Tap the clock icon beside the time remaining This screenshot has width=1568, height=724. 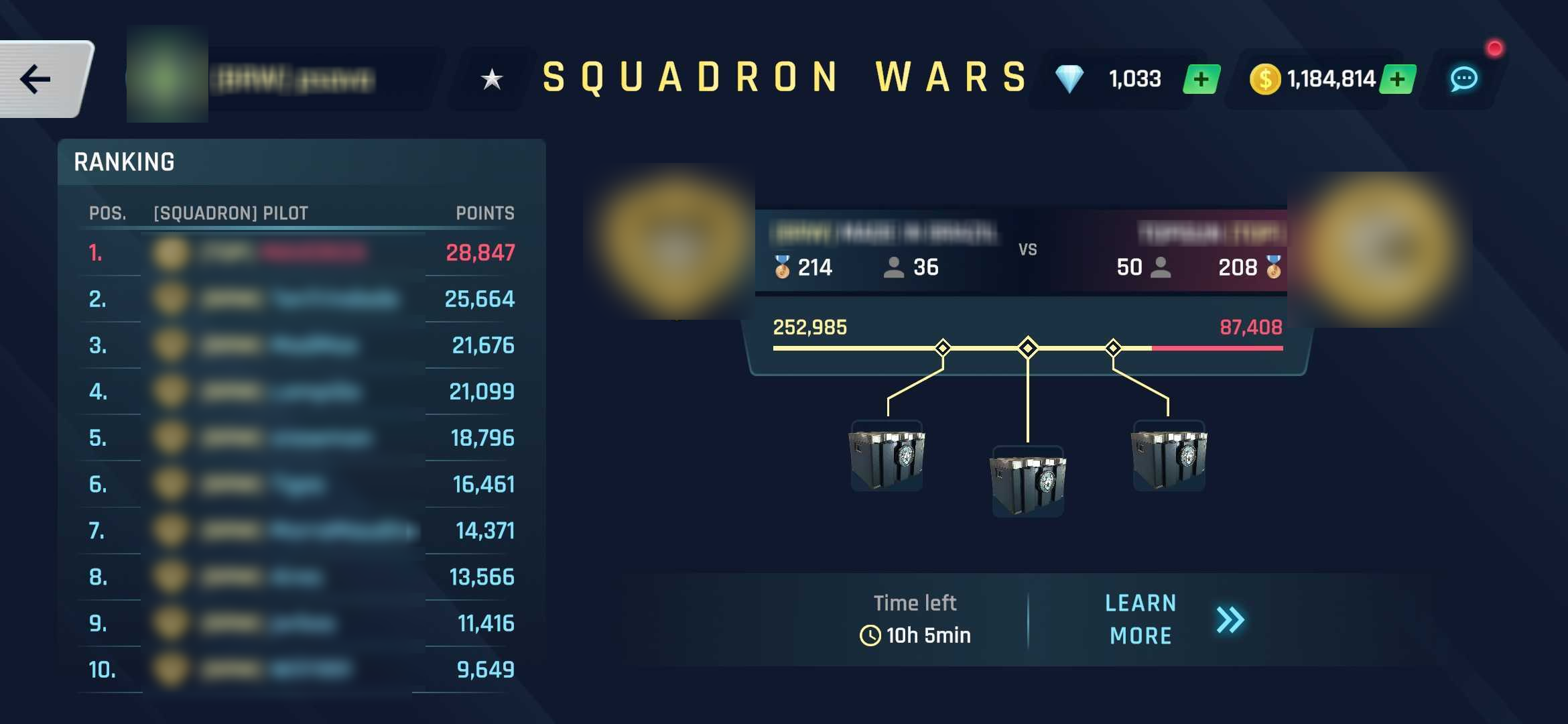tap(871, 635)
